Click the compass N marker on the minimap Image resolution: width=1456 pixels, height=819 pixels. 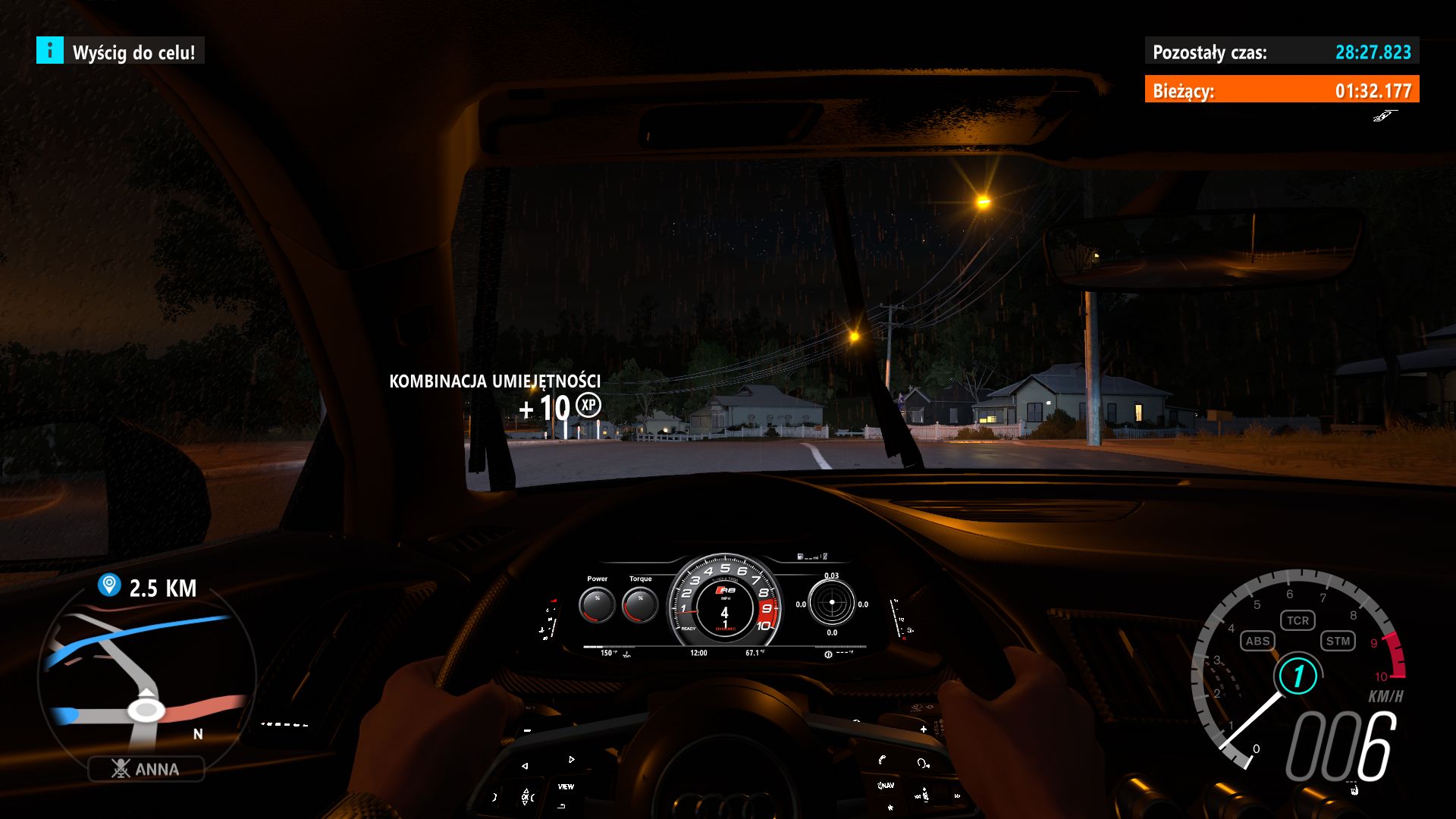pyautogui.click(x=197, y=734)
